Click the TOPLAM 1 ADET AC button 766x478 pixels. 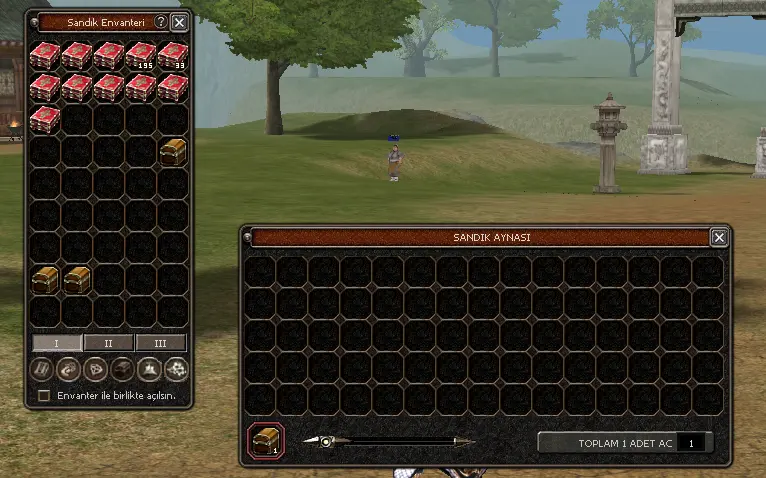607,442
